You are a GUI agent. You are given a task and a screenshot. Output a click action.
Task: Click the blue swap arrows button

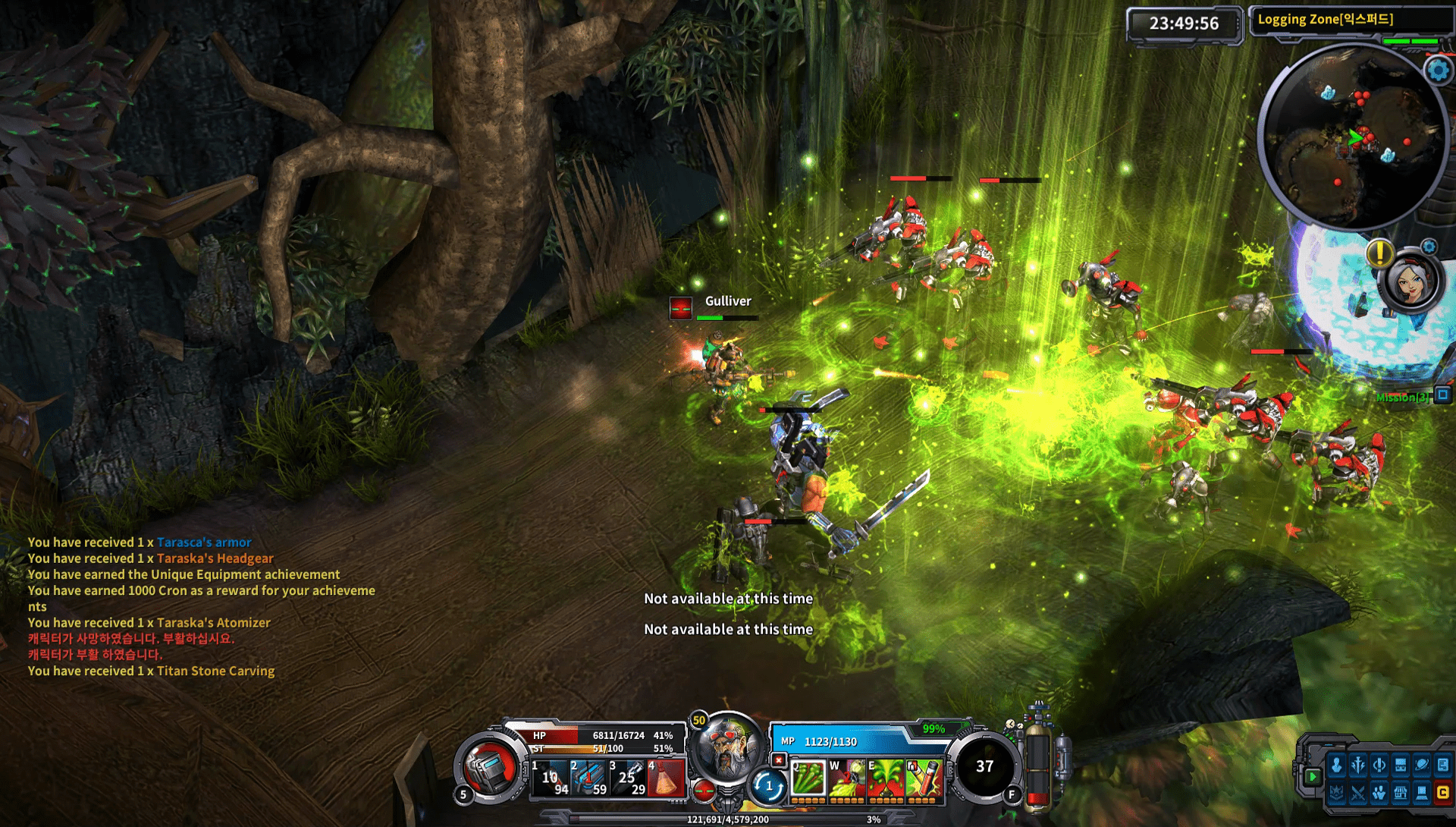[x=768, y=786]
